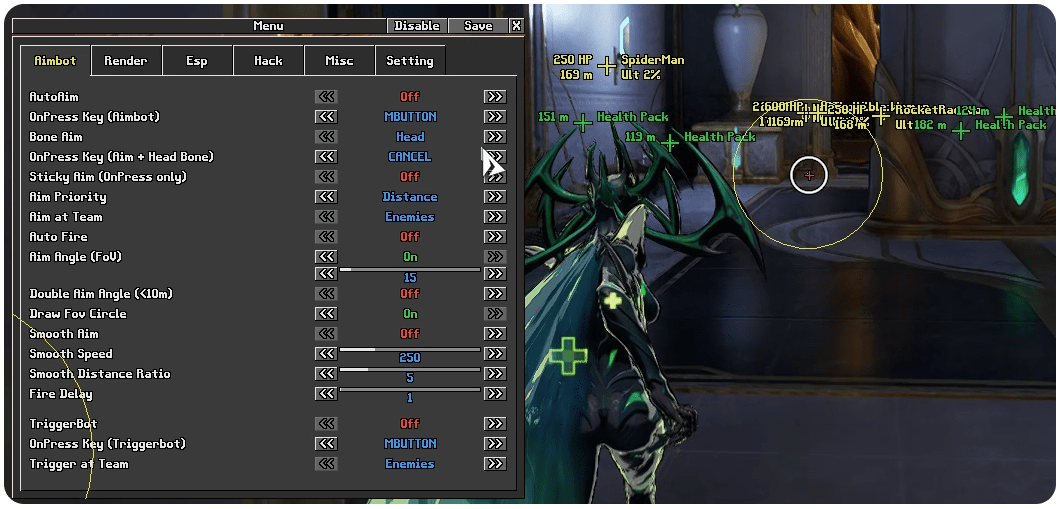This screenshot has width=1061, height=509.
Task: Click the left arrow for Aim at Team
Action: coord(326,217)
